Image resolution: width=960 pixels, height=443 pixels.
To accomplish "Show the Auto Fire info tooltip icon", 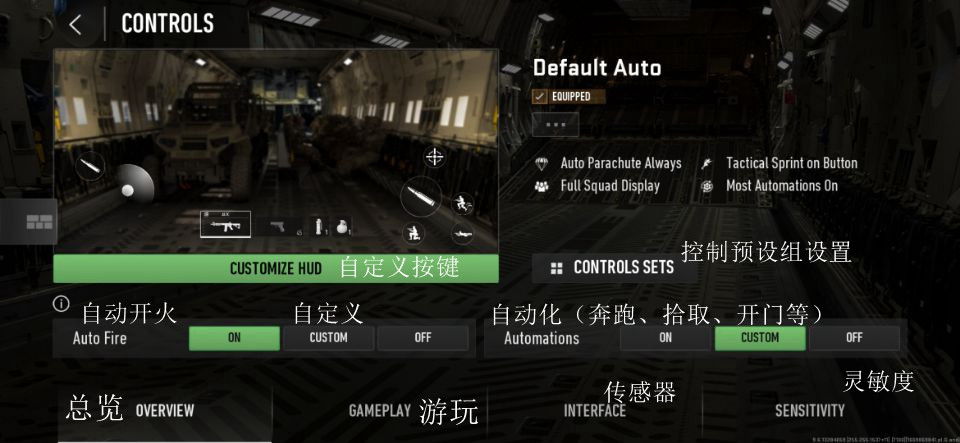I will pos(61,303).
